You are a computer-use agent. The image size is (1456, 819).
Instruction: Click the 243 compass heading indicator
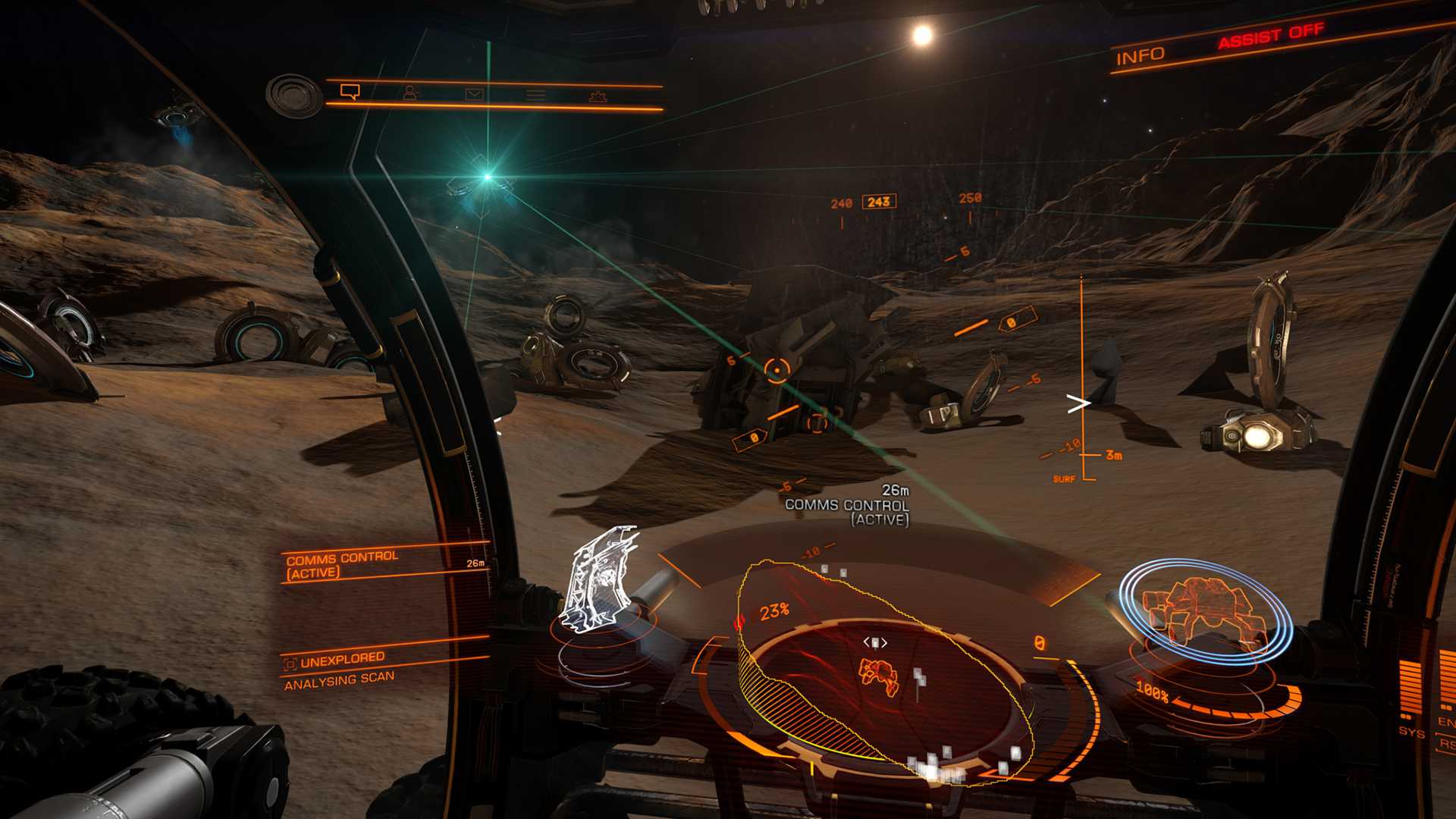[x=879, y=202]
